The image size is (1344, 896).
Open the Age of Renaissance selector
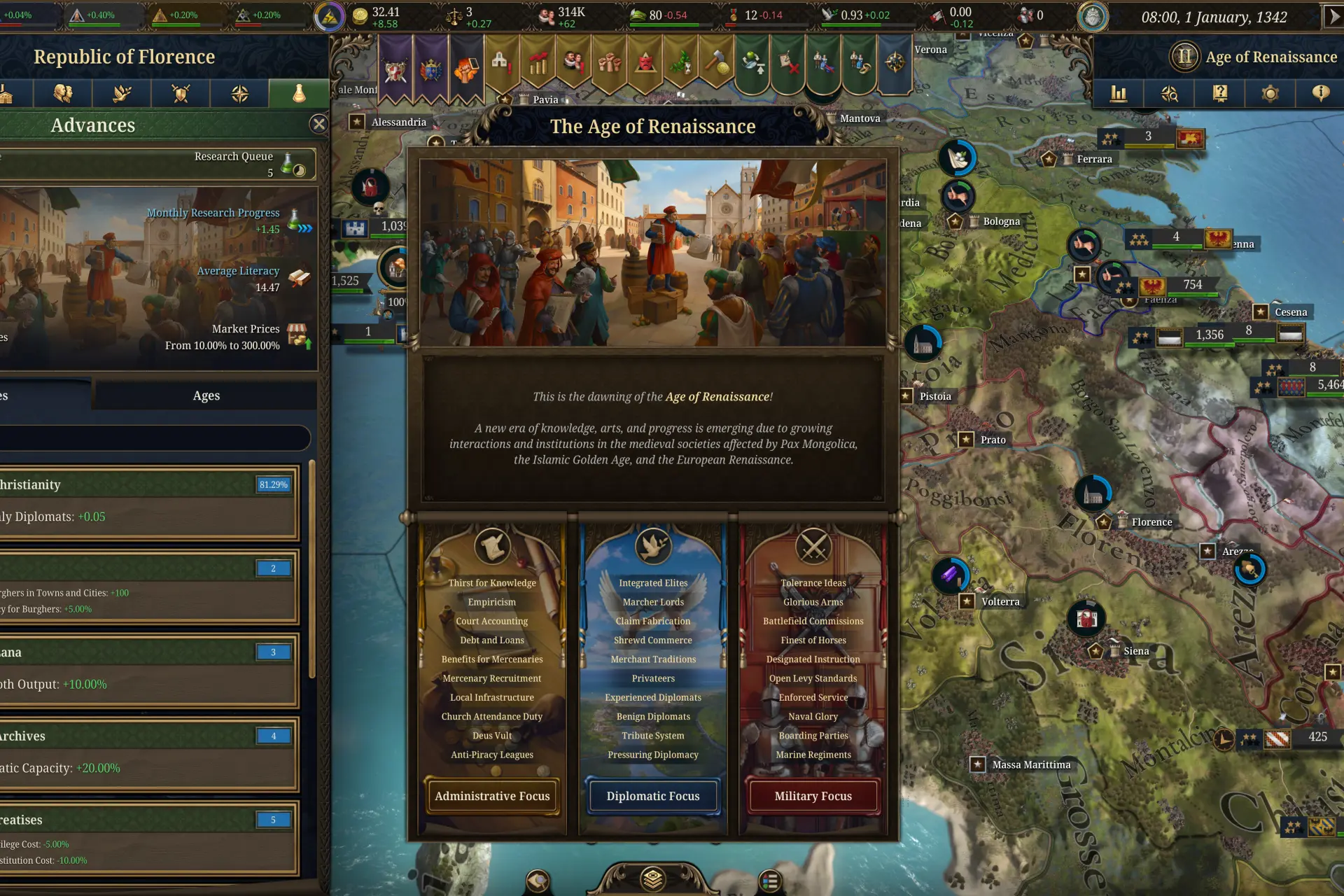coord(1253,57)
